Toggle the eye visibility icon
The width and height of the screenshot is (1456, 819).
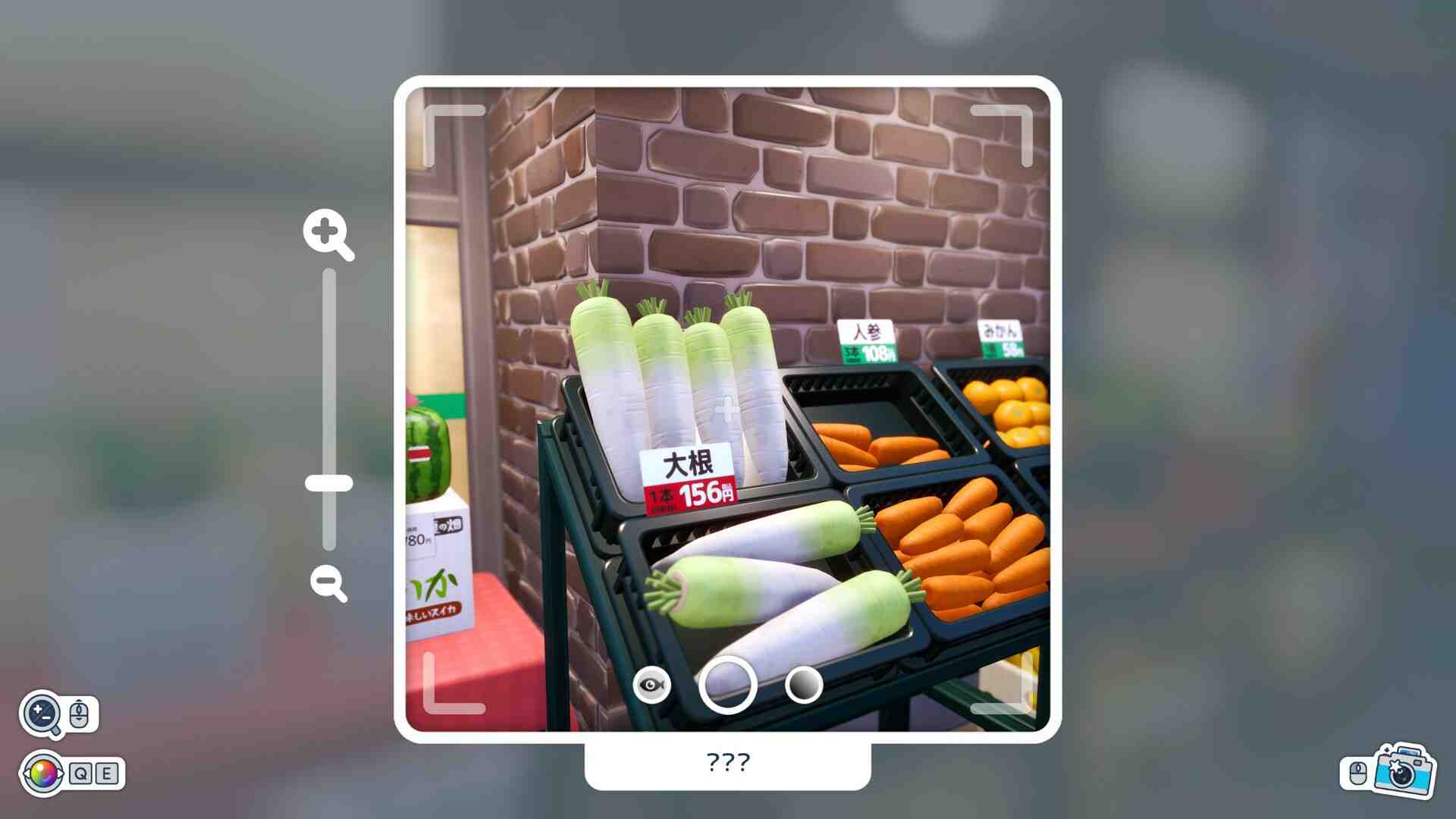point(651,686)
